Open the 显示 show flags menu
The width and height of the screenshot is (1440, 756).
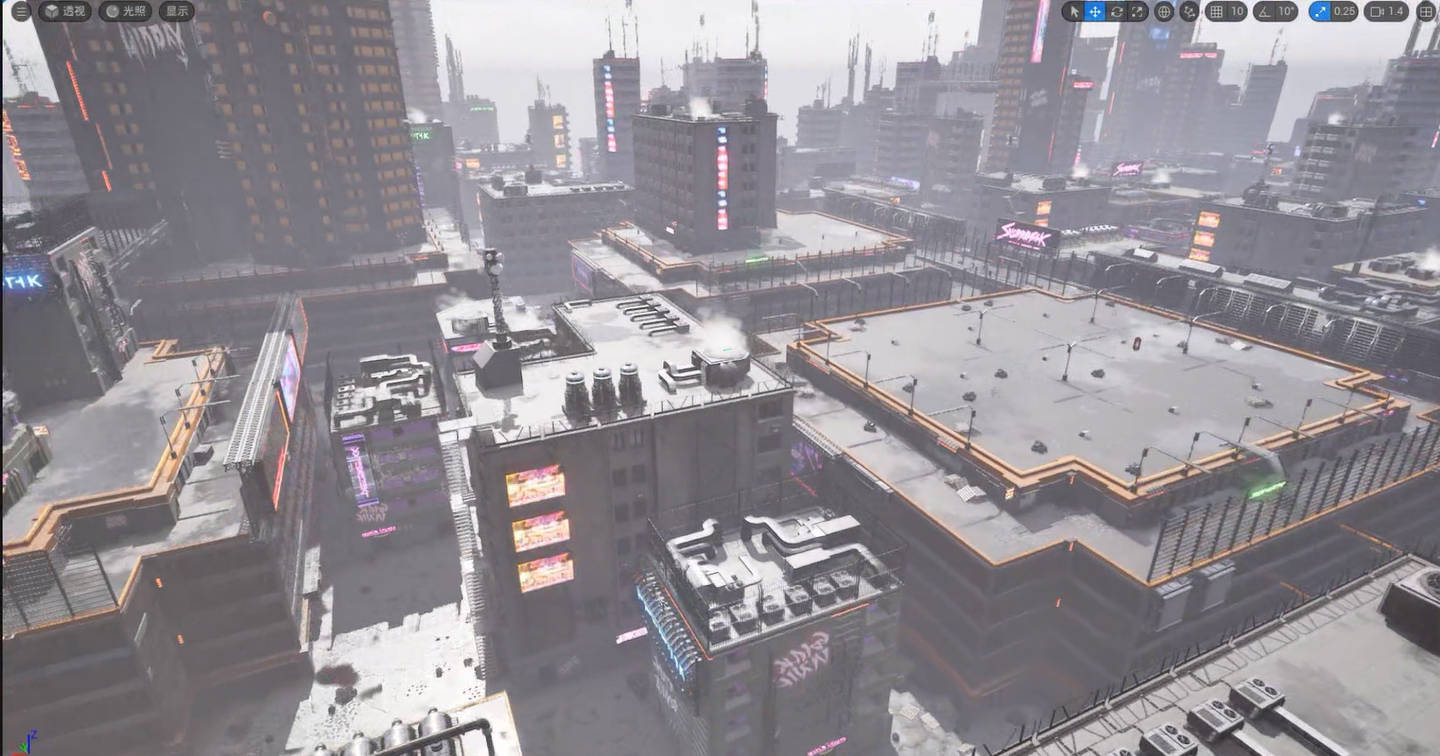click(177, 12)
